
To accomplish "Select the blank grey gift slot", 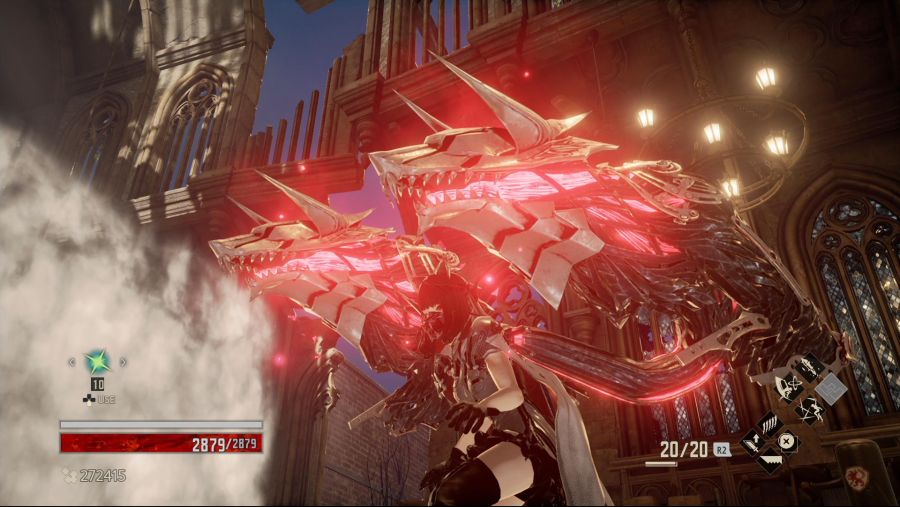I will 831,388.
